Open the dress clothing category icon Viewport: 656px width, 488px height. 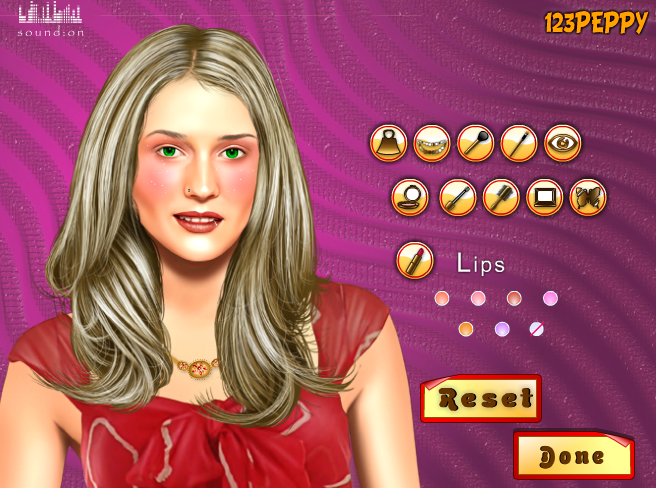coord(388,143)
